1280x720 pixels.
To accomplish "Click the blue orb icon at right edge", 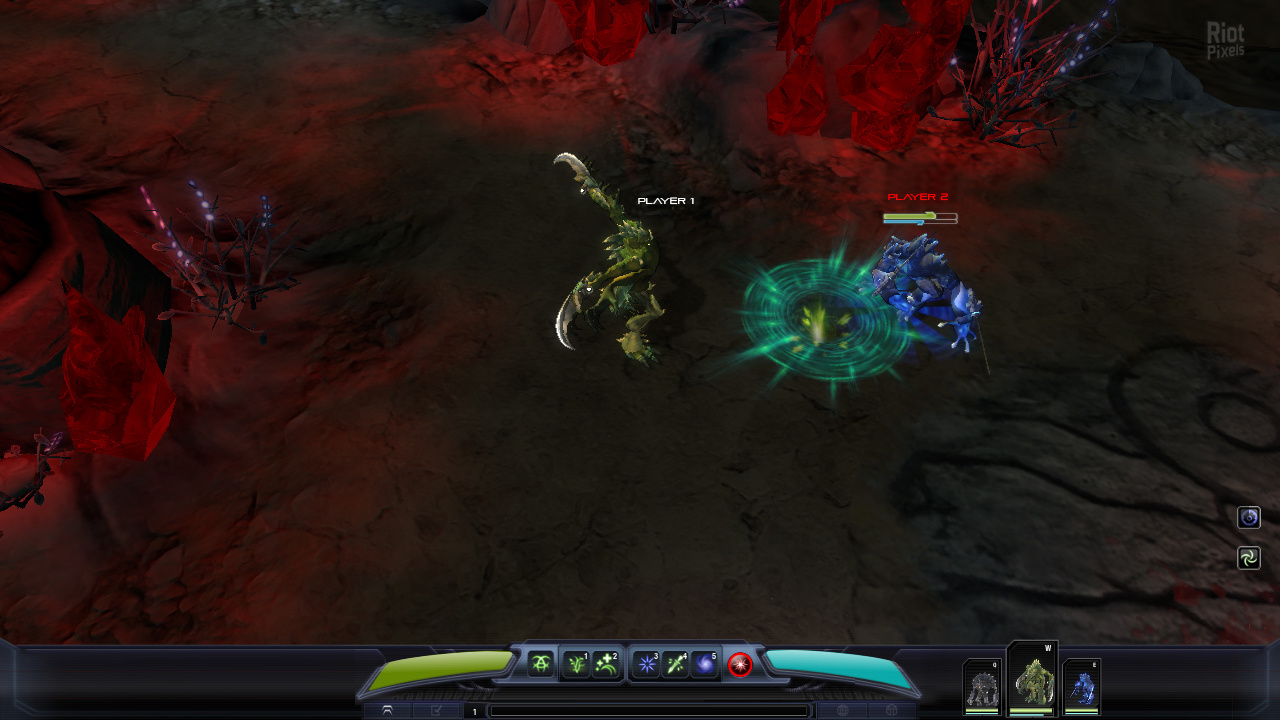I will point(1249,517).
